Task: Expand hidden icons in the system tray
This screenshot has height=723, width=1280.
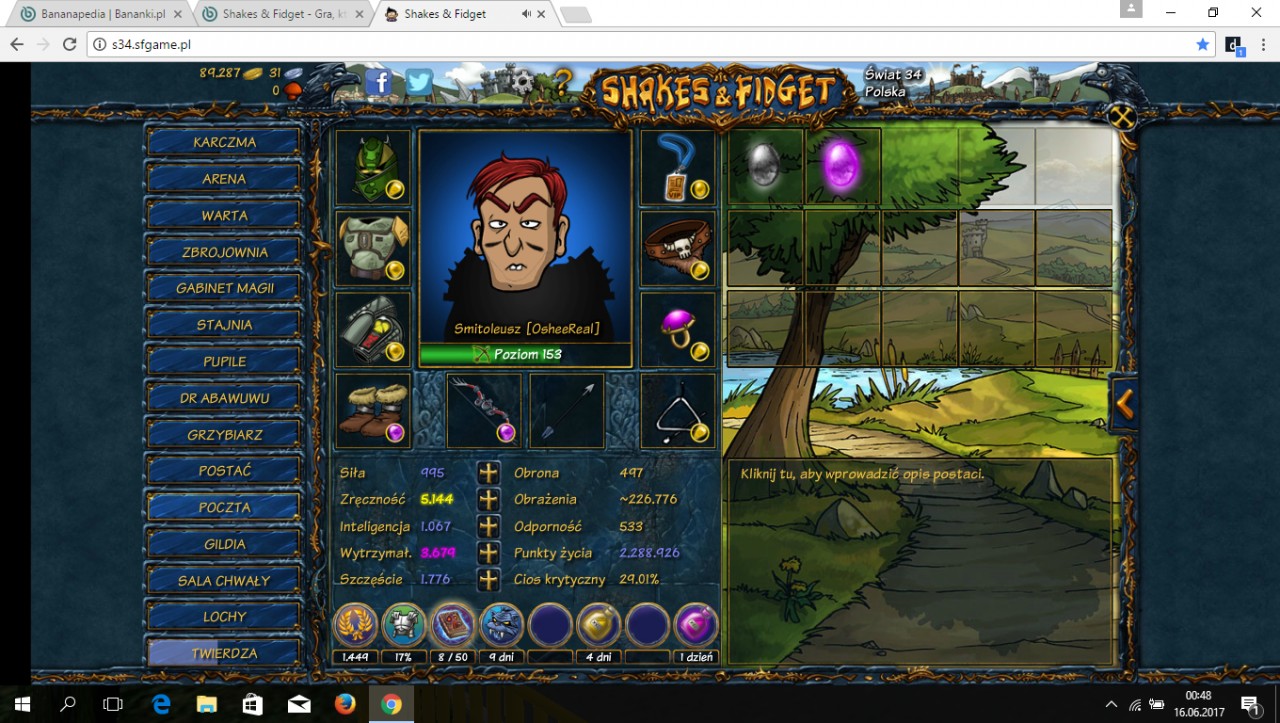Action: tap(1110, 703)
